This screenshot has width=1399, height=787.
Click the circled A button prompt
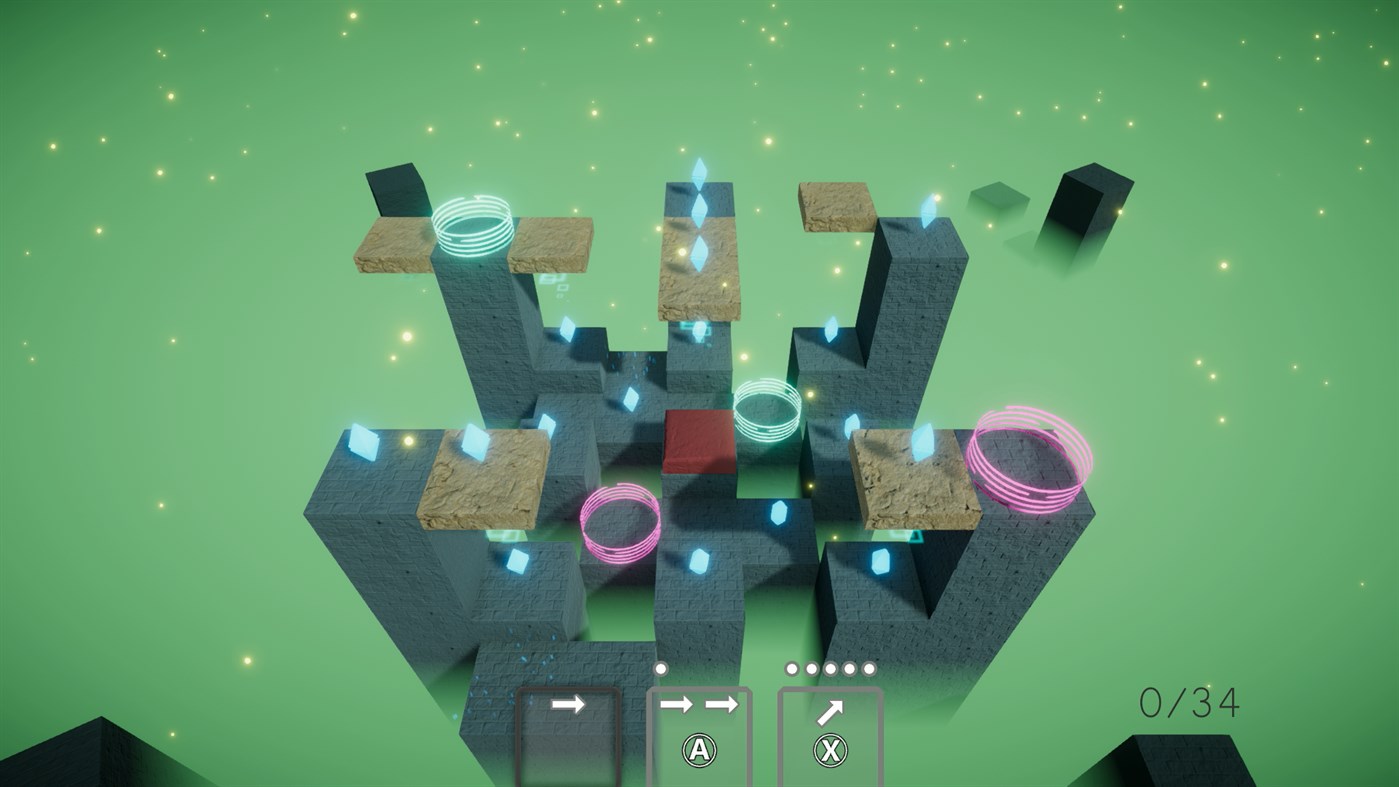coord(700,749)
